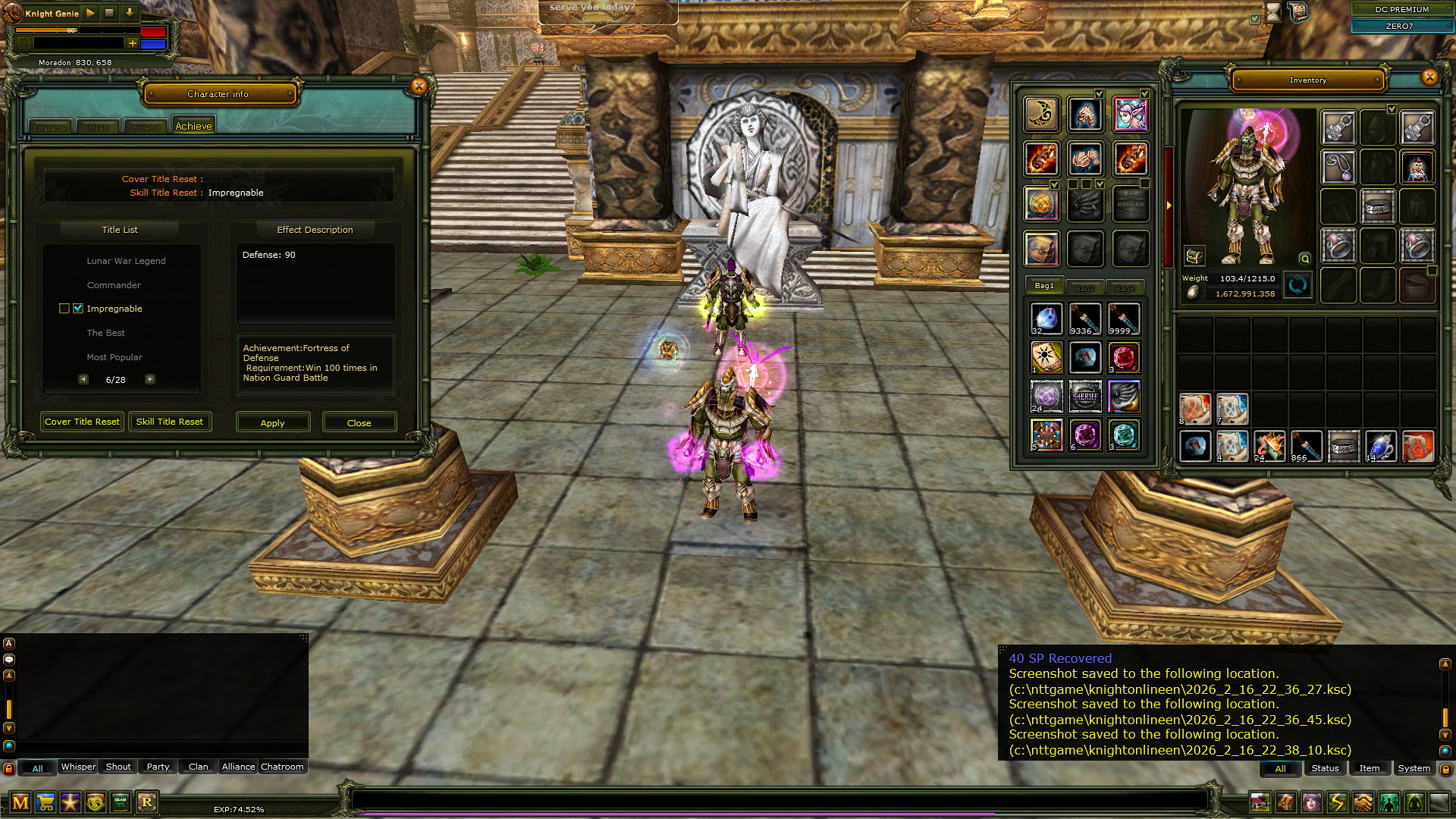Open the Whisper chat tab
The height and width of the screenshot is (819, 1456).
(x=78, y=767)
